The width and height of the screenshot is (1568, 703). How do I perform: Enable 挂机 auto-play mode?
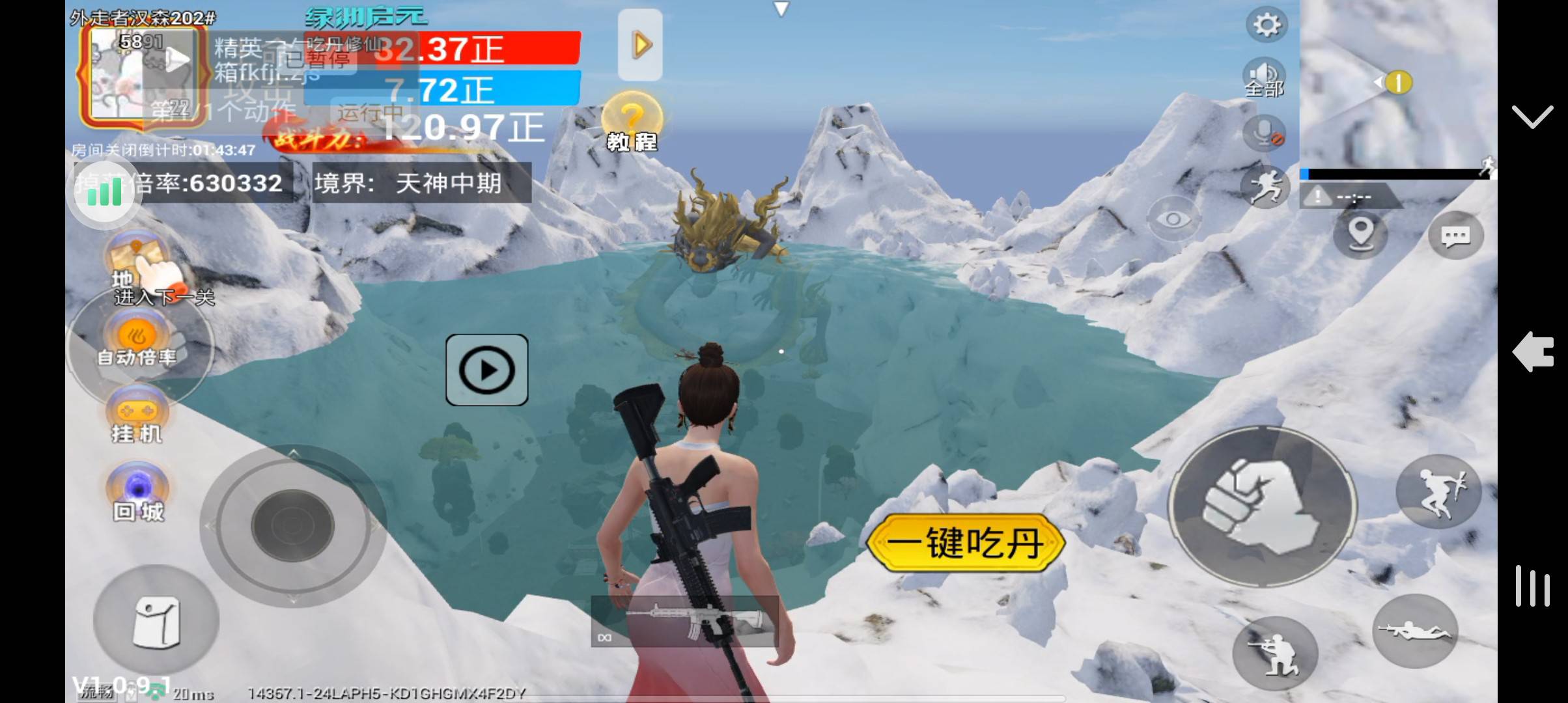coord(137,415)
